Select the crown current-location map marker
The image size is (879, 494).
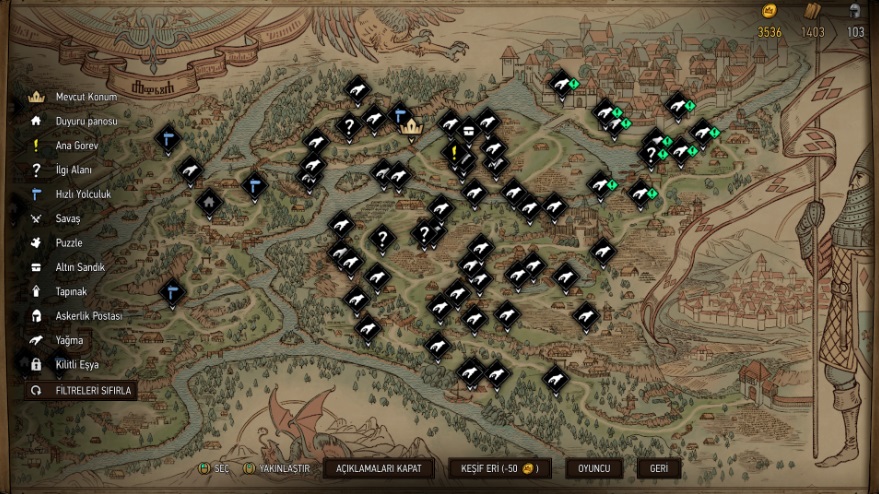(409, 126)
